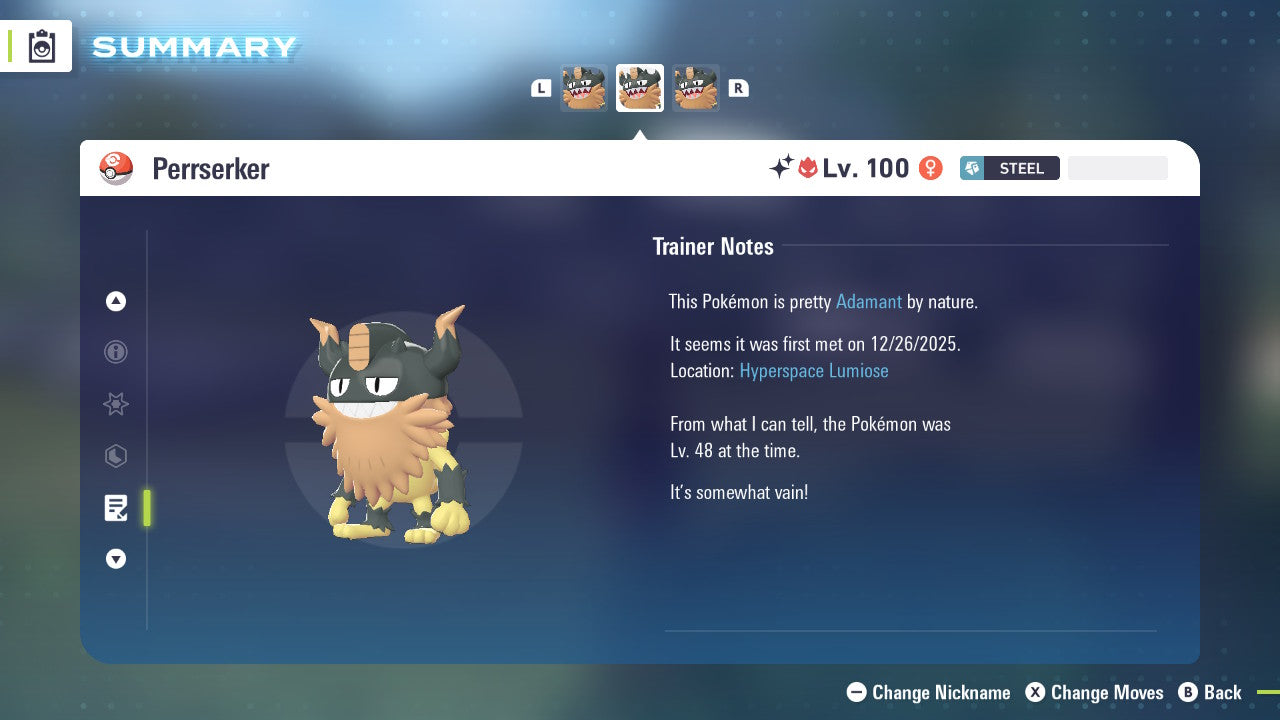Click the Steel type symbol badge
This screenshot has width=1280, height=720.
971,168
